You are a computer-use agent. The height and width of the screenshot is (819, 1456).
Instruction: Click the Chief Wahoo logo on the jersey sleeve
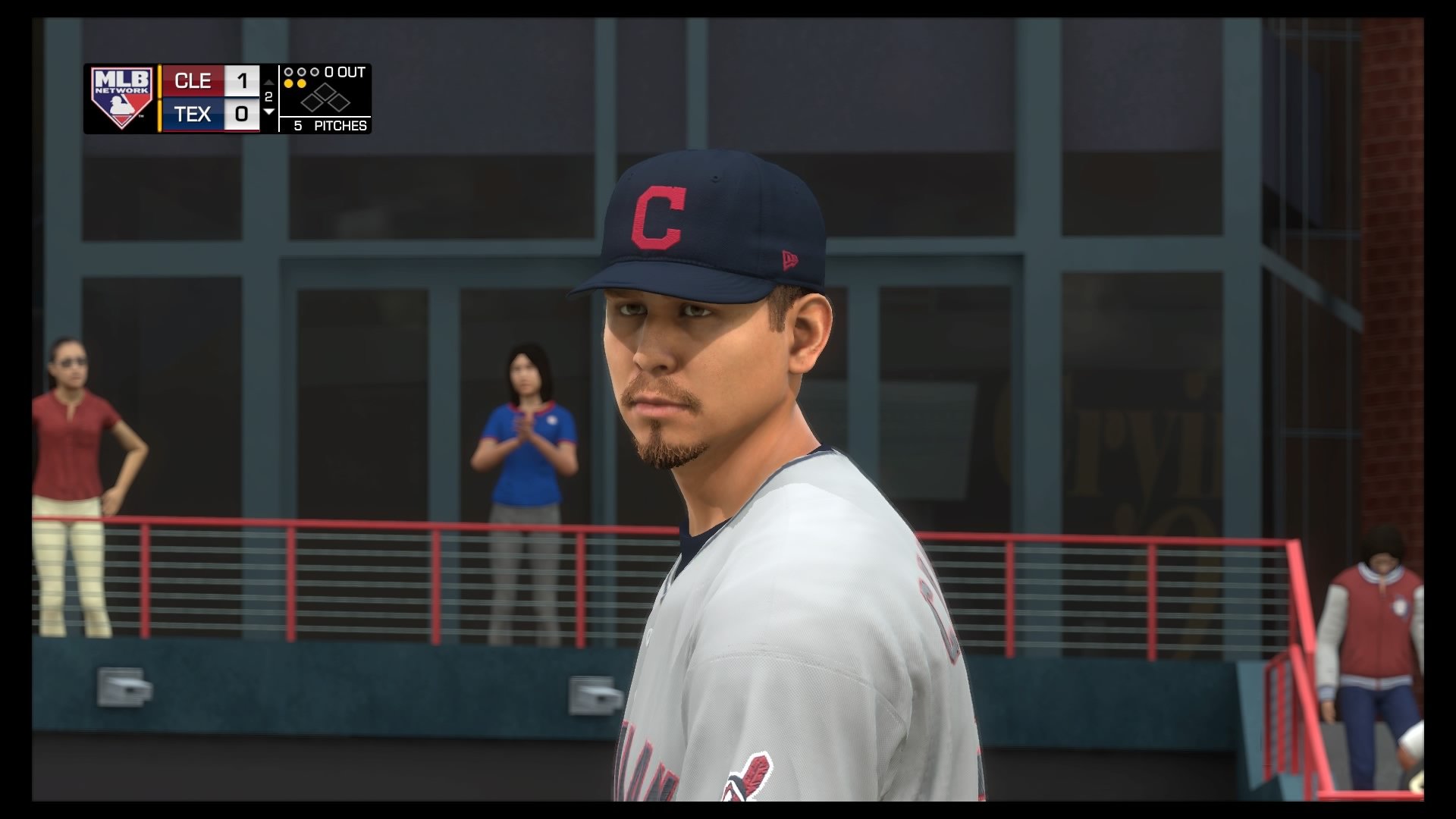coord(747,781)
